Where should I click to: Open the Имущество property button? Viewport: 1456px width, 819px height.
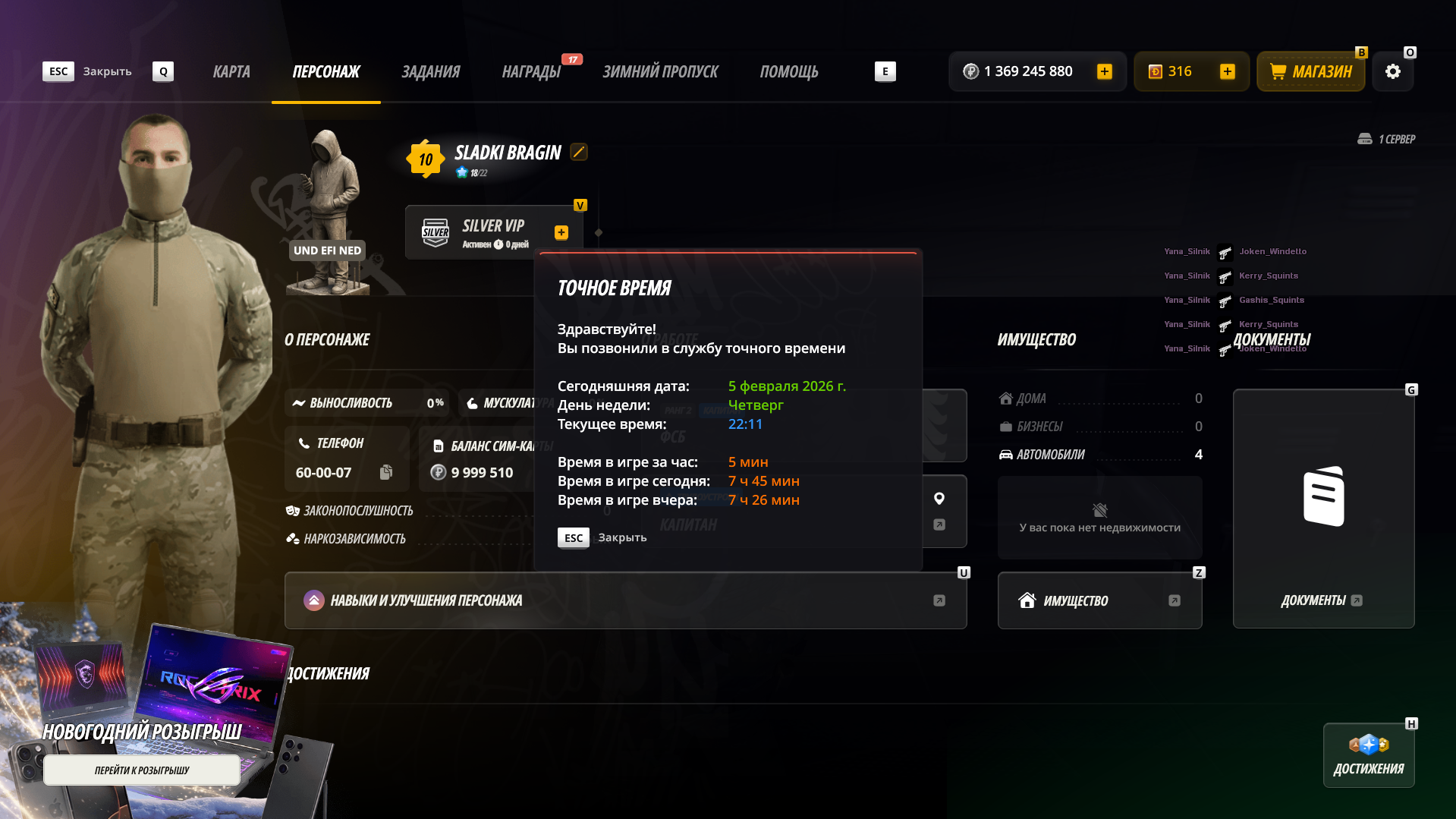tap(1099, 600)
